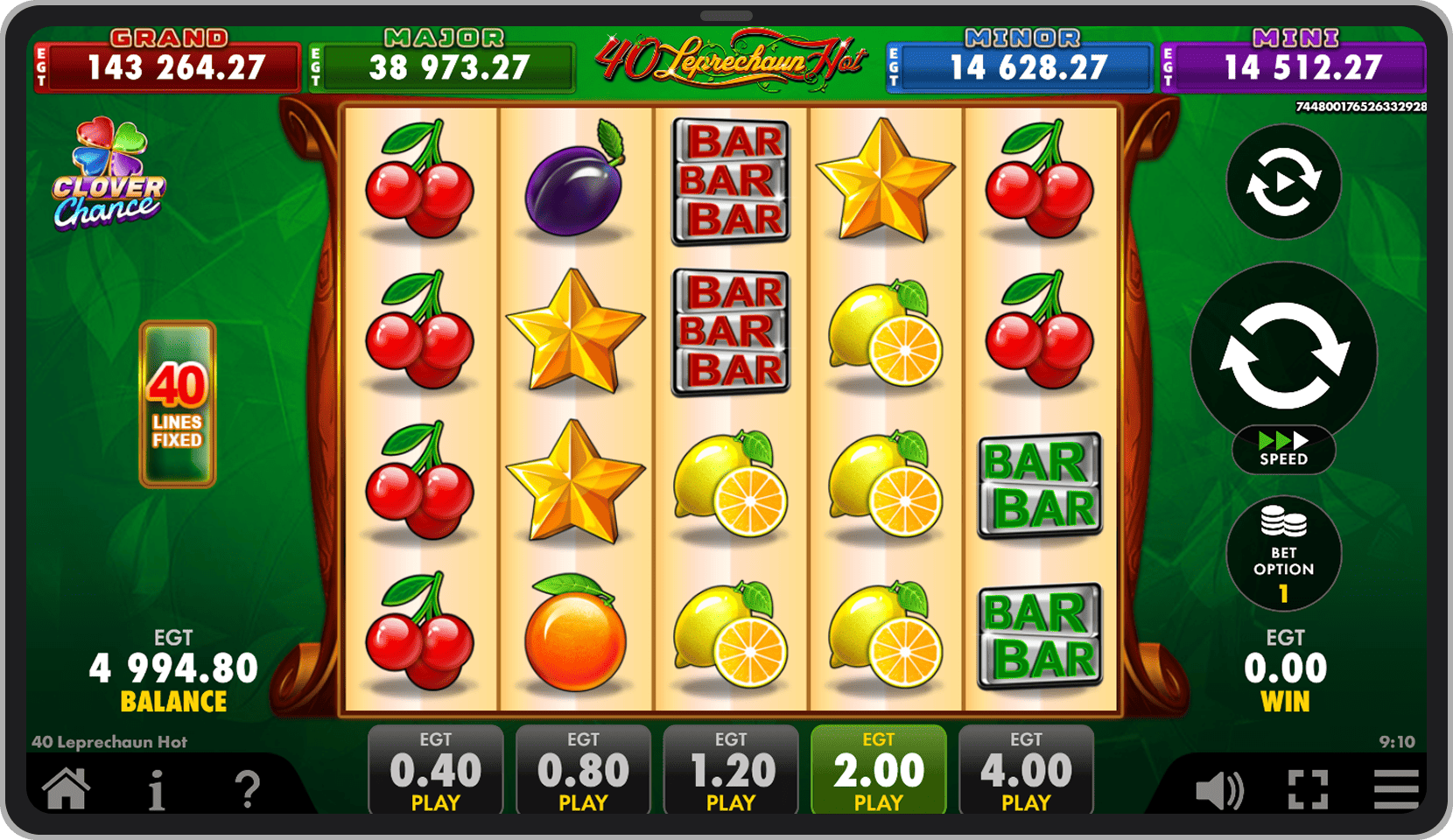1453x840 pixels.
Task: Play with the highlighted 2.00 bet
Action: 878,771
